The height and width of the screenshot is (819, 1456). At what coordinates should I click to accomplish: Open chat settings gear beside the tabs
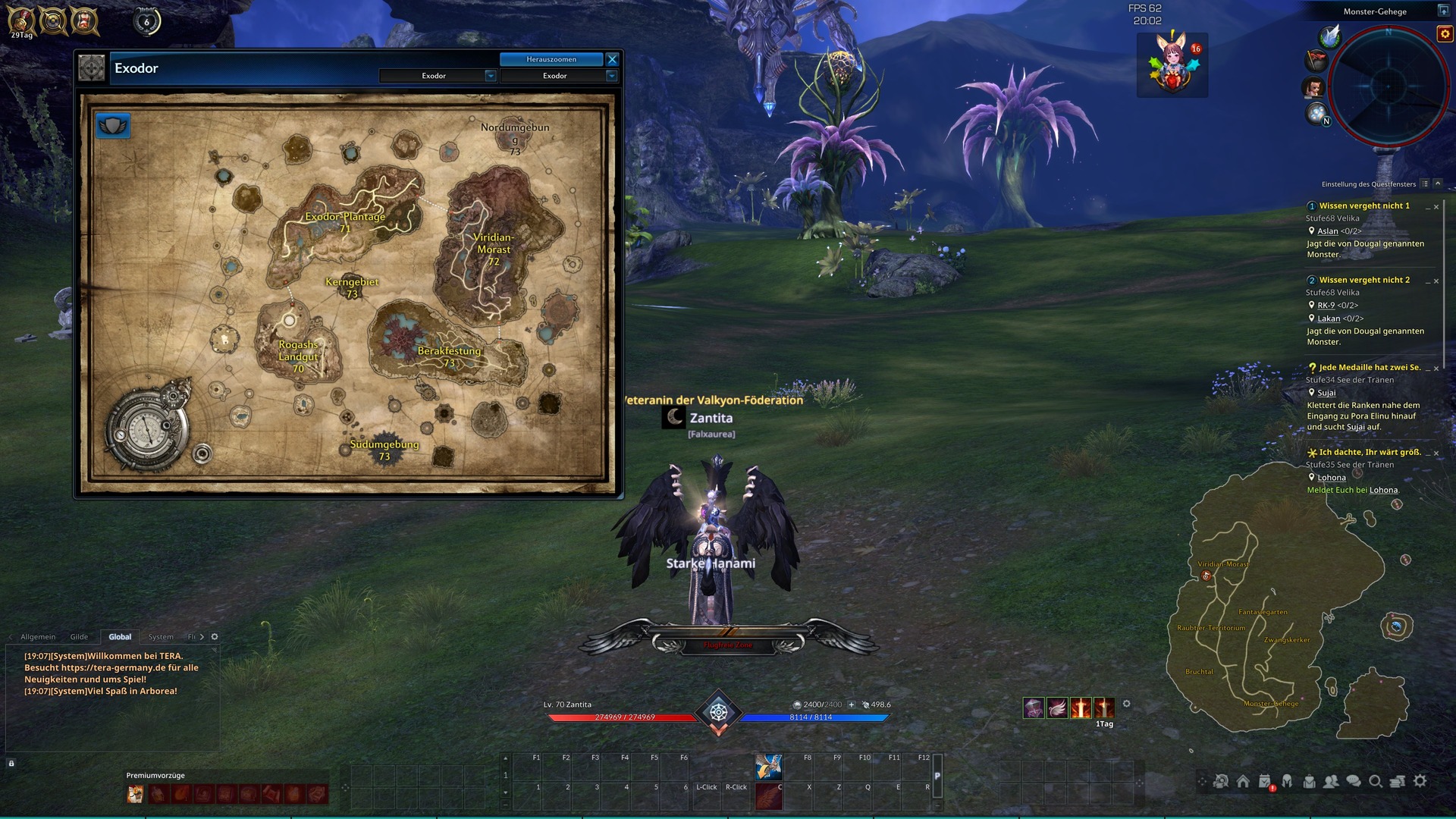[x=215, y=637]
